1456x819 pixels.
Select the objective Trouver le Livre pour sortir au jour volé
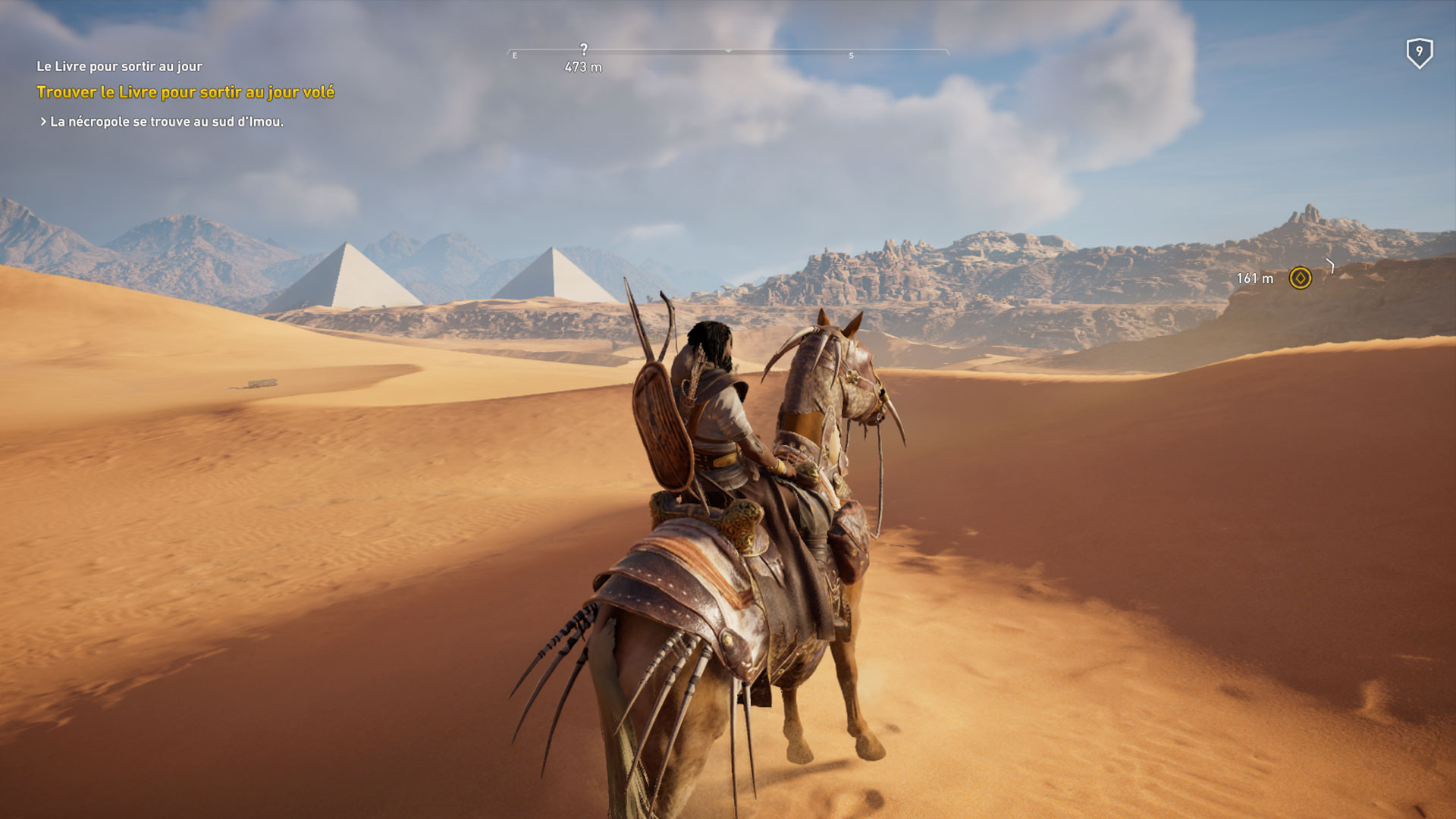(x=184, y=92)
